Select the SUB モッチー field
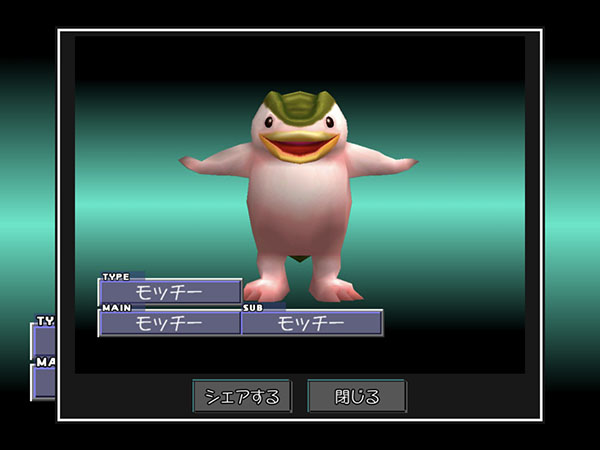The image size is (600, 450). click(x=311, y=323)
